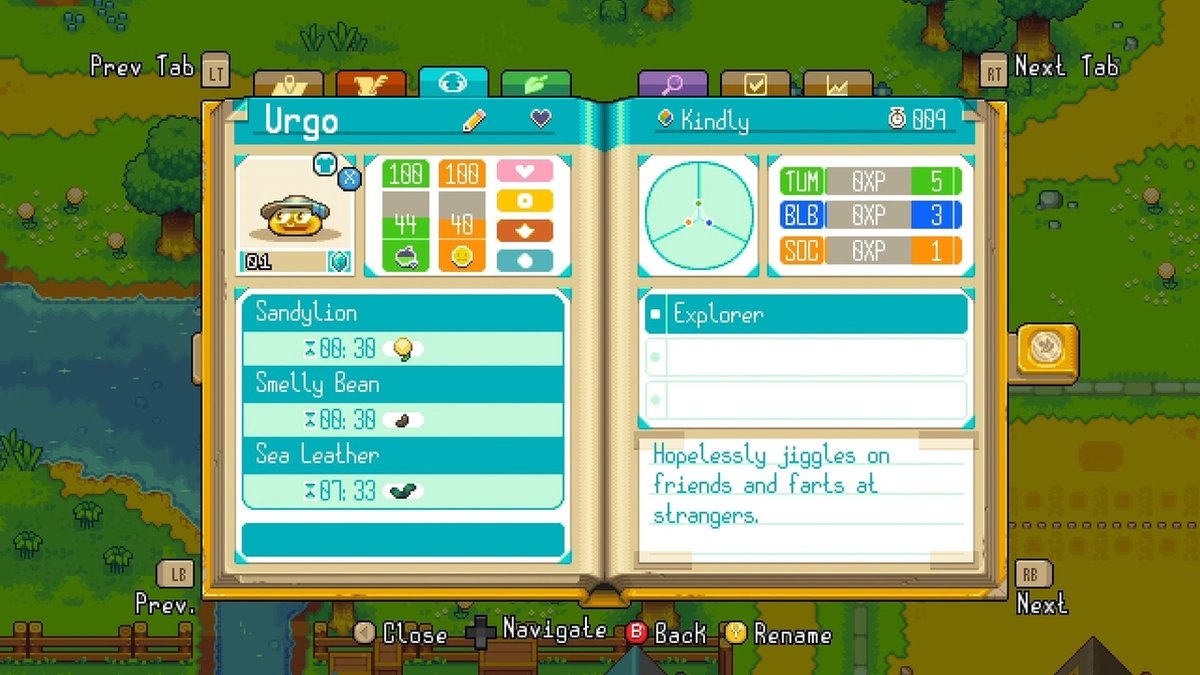
Task: Open the orange-red wing tab
Action: 371,85
